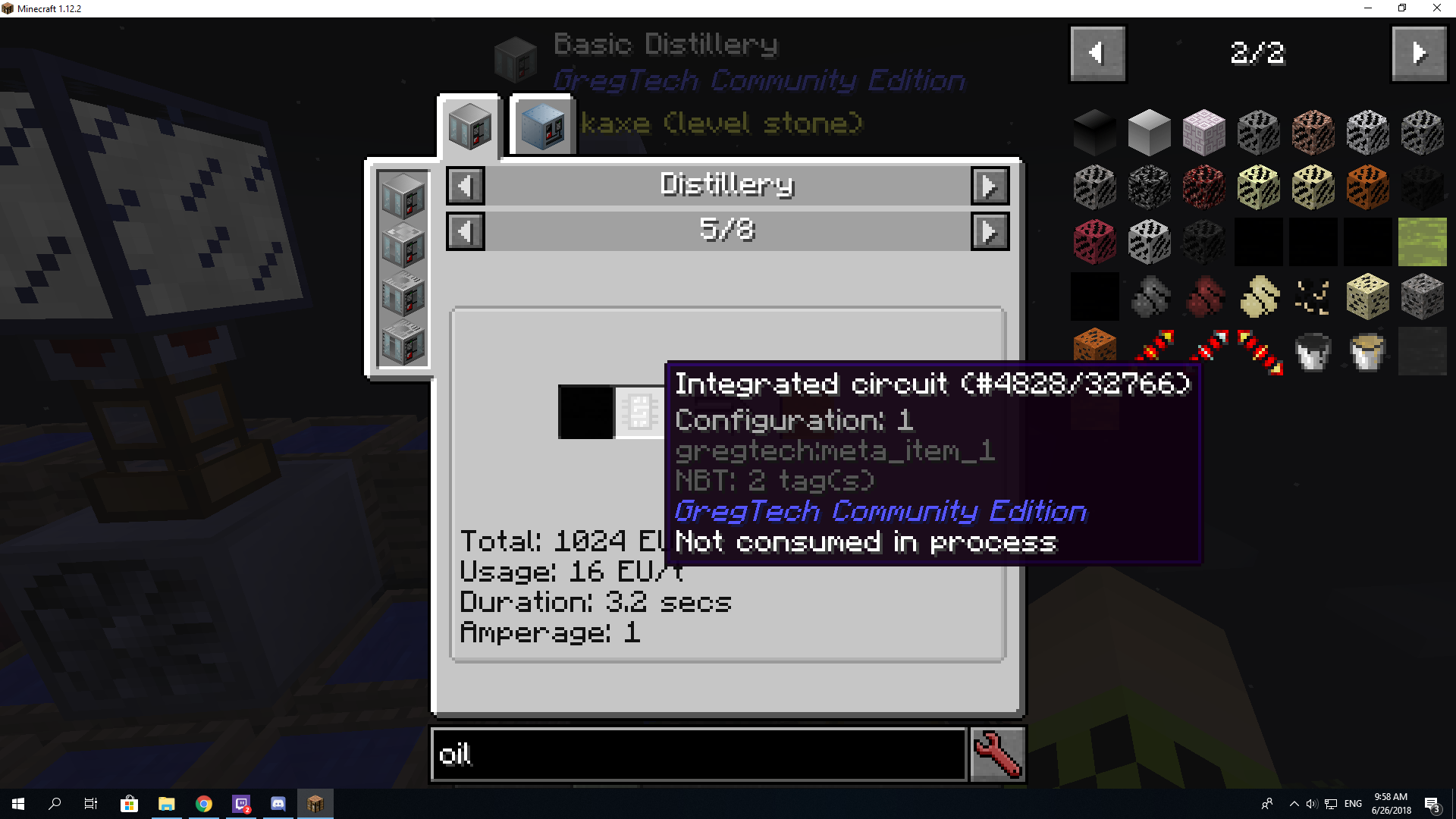The width and height of the screenshot is (1456, 819).
Task: Open Google Chrome from the taskbar
Action: pyautogui.click(x=203, y=803)
